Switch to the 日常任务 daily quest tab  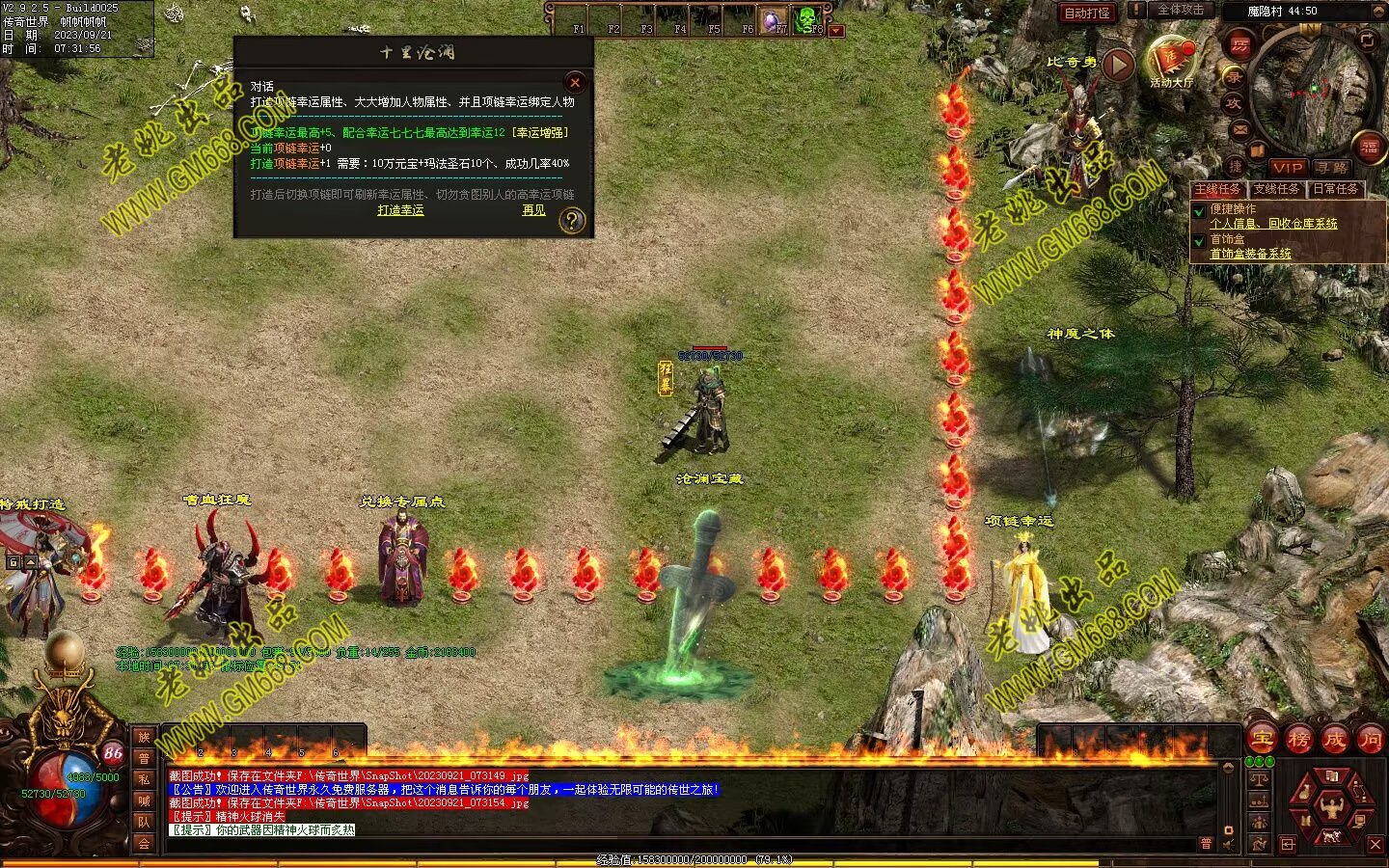(1335, 189)
